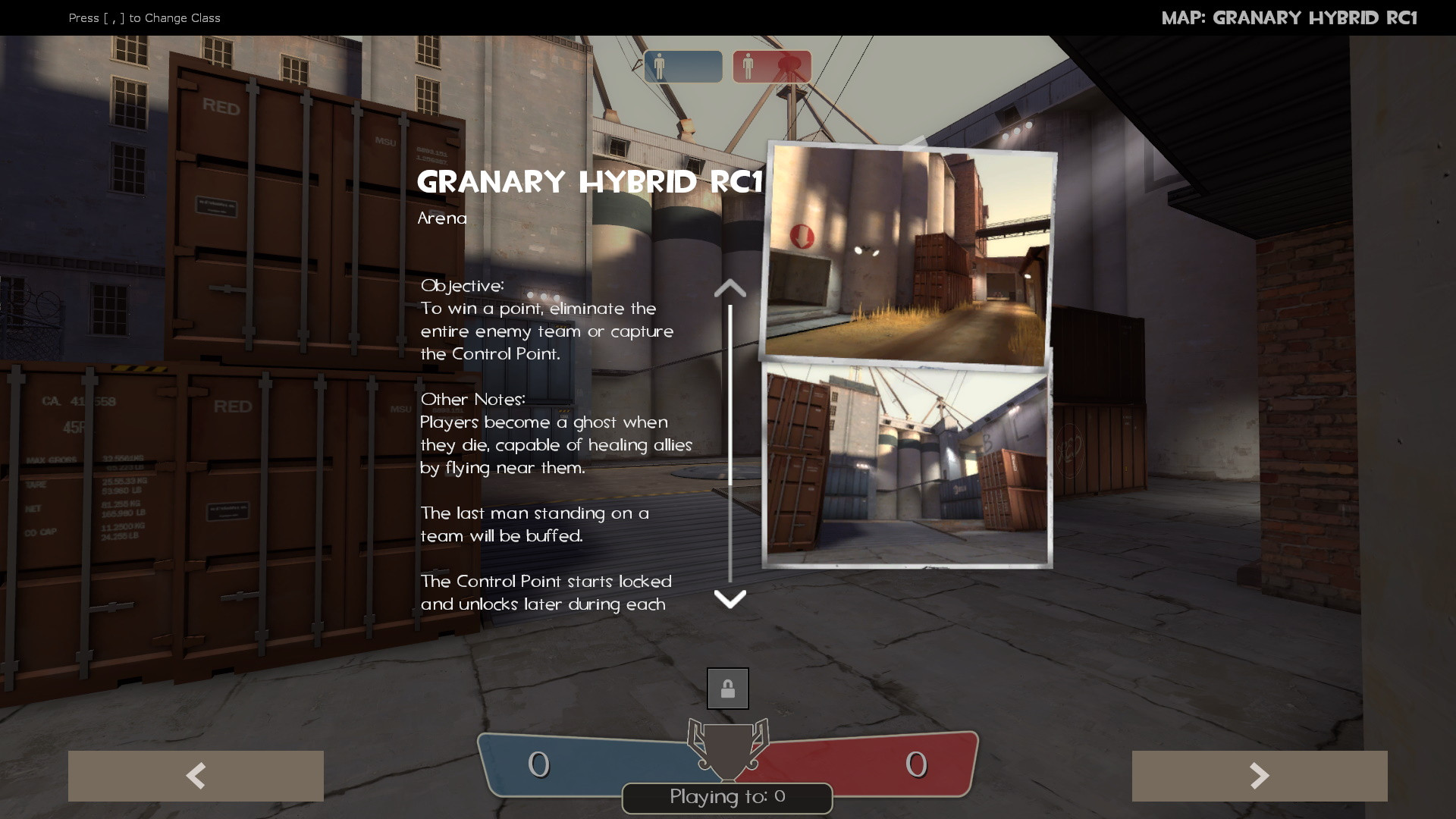1456x819 pixels.
Task: Click the downward scroll chevron beside map info
Action: [730, 599]
